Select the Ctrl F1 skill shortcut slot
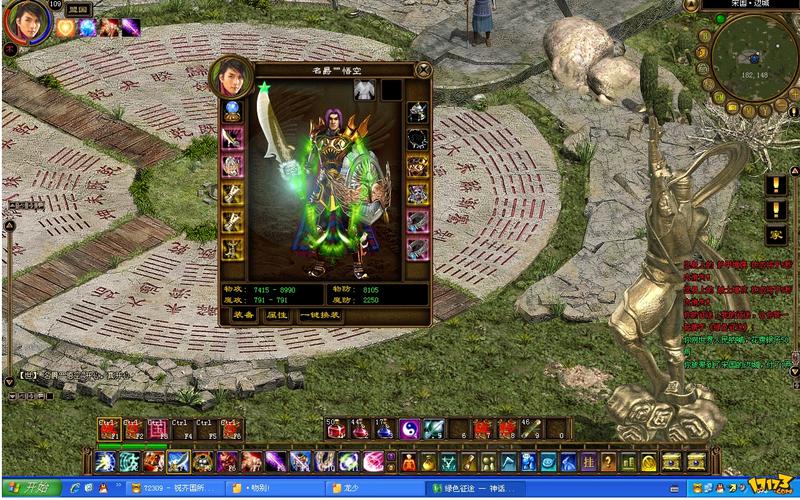The width and height of the screenshot is (800, 500). (x=109, y=430)
